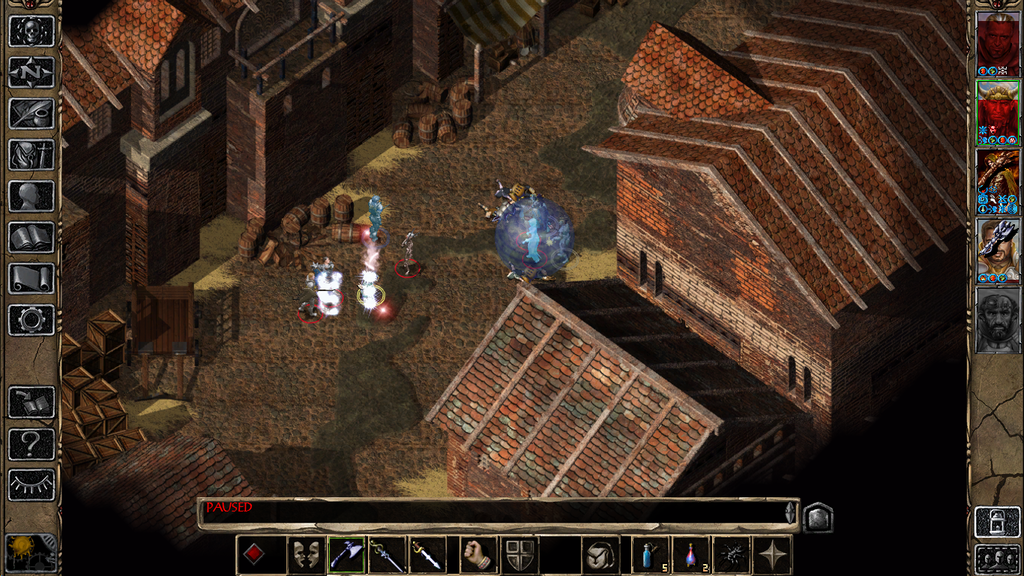Screen dimensions: 1024x576
Task: Choose the fist weapon slot
Action: [479, 554]
